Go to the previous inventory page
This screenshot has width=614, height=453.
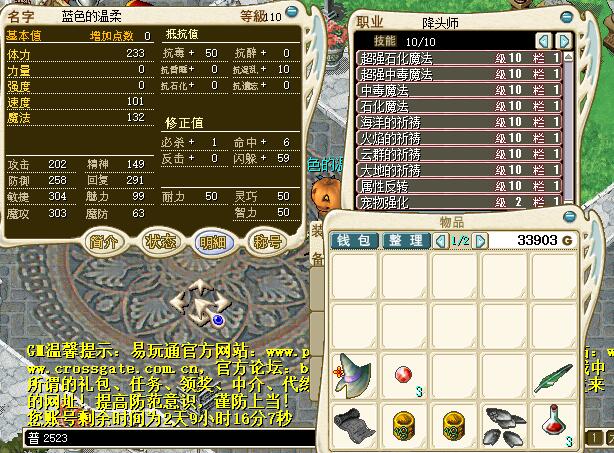tap(443, 241)
